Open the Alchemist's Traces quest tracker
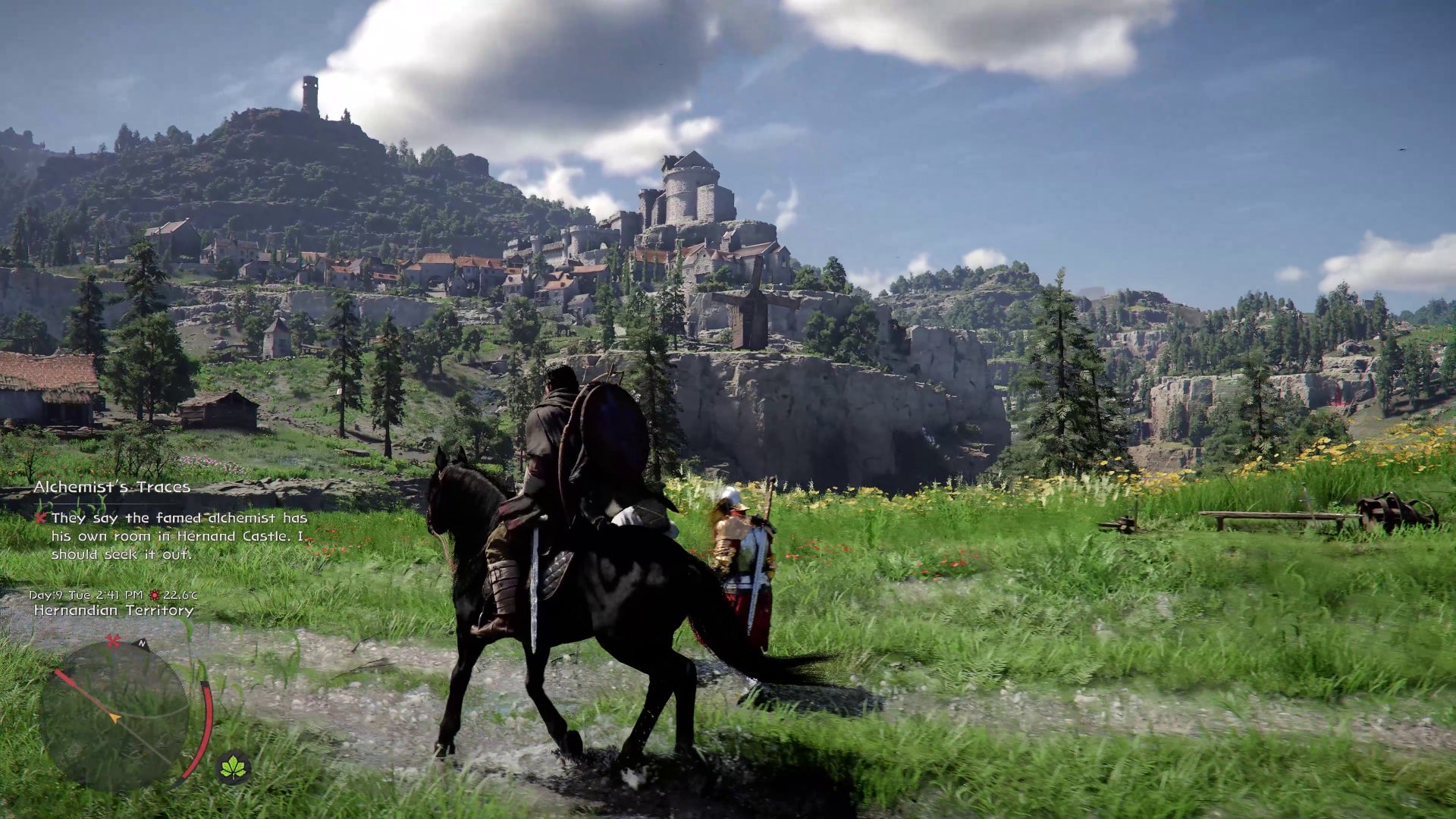 coord(112,487)
